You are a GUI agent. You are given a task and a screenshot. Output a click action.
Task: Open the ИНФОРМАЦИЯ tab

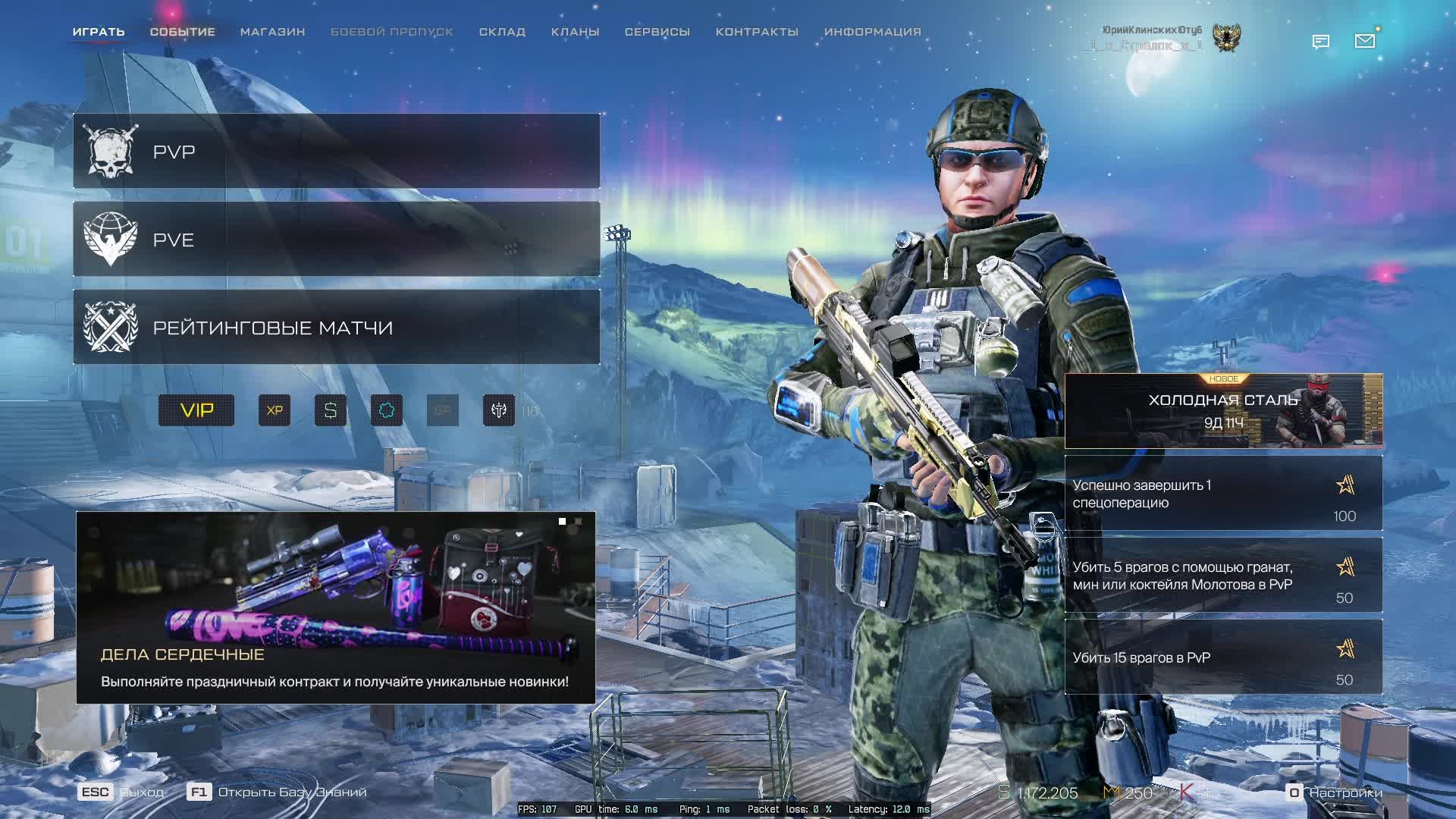tap(872, 32)
